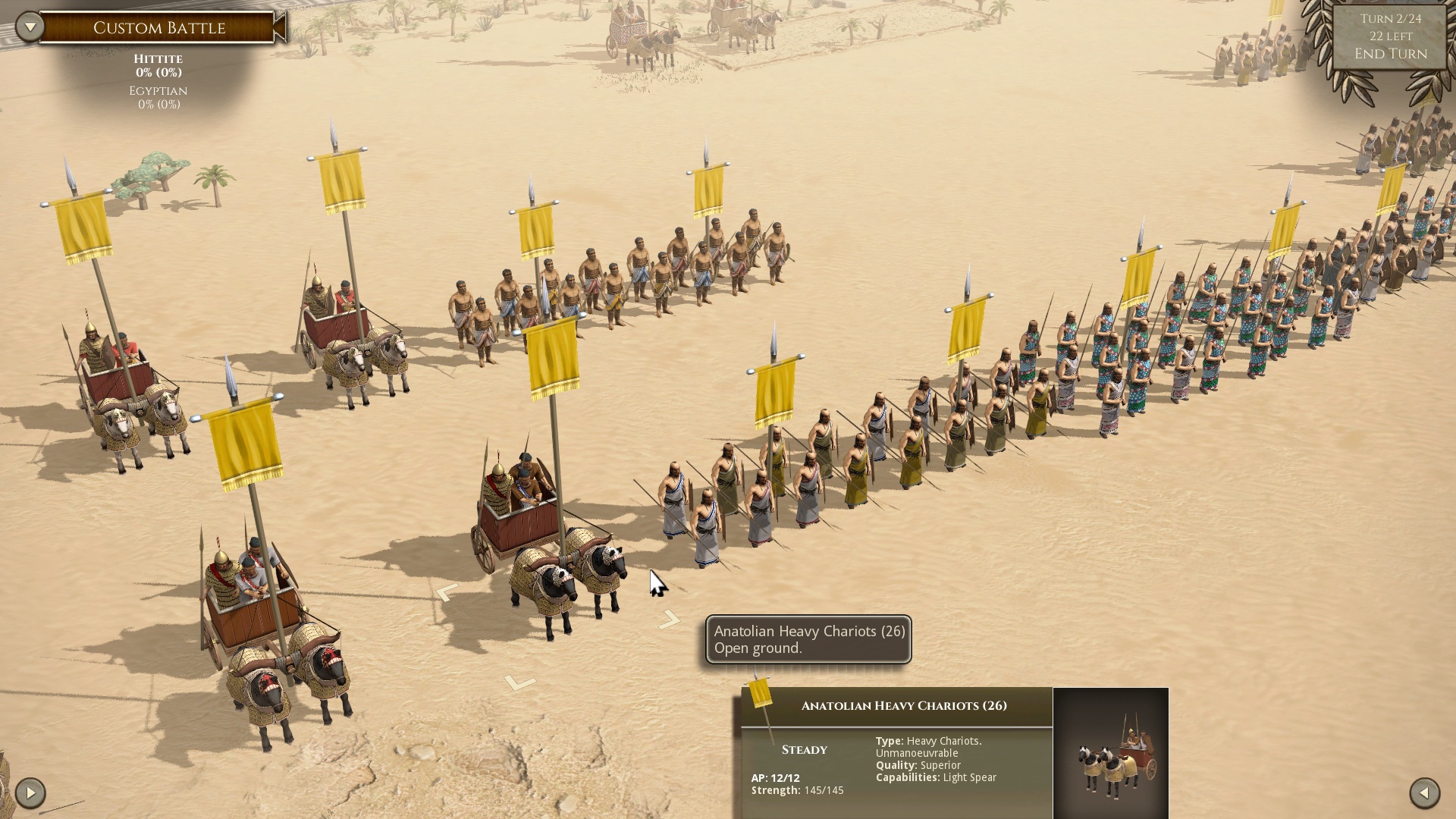
Task: Select the Anatolian Heavy Chariots unit portrait
Action: (x=1110, y=753)
